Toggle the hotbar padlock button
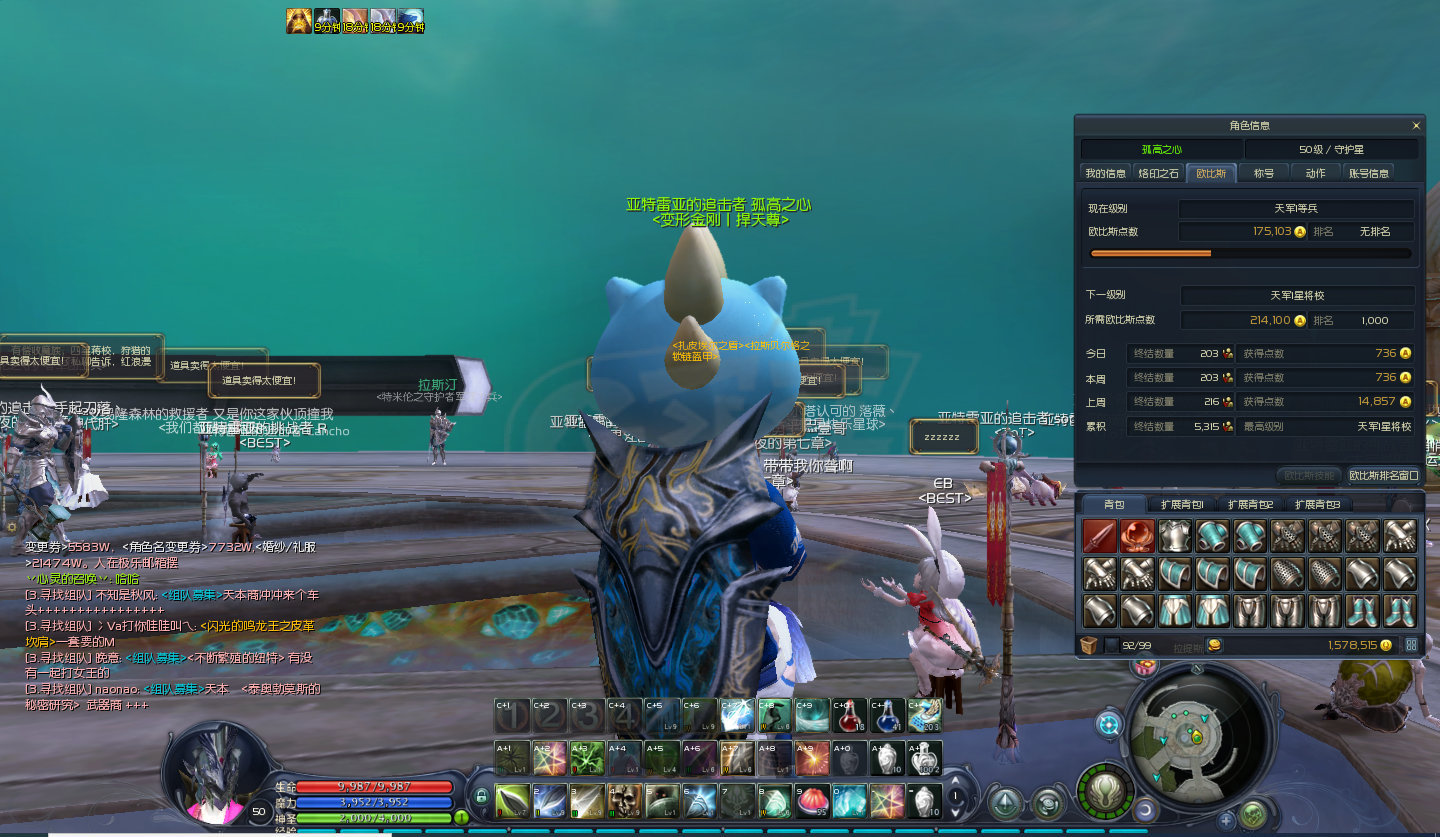 (481, 797)
